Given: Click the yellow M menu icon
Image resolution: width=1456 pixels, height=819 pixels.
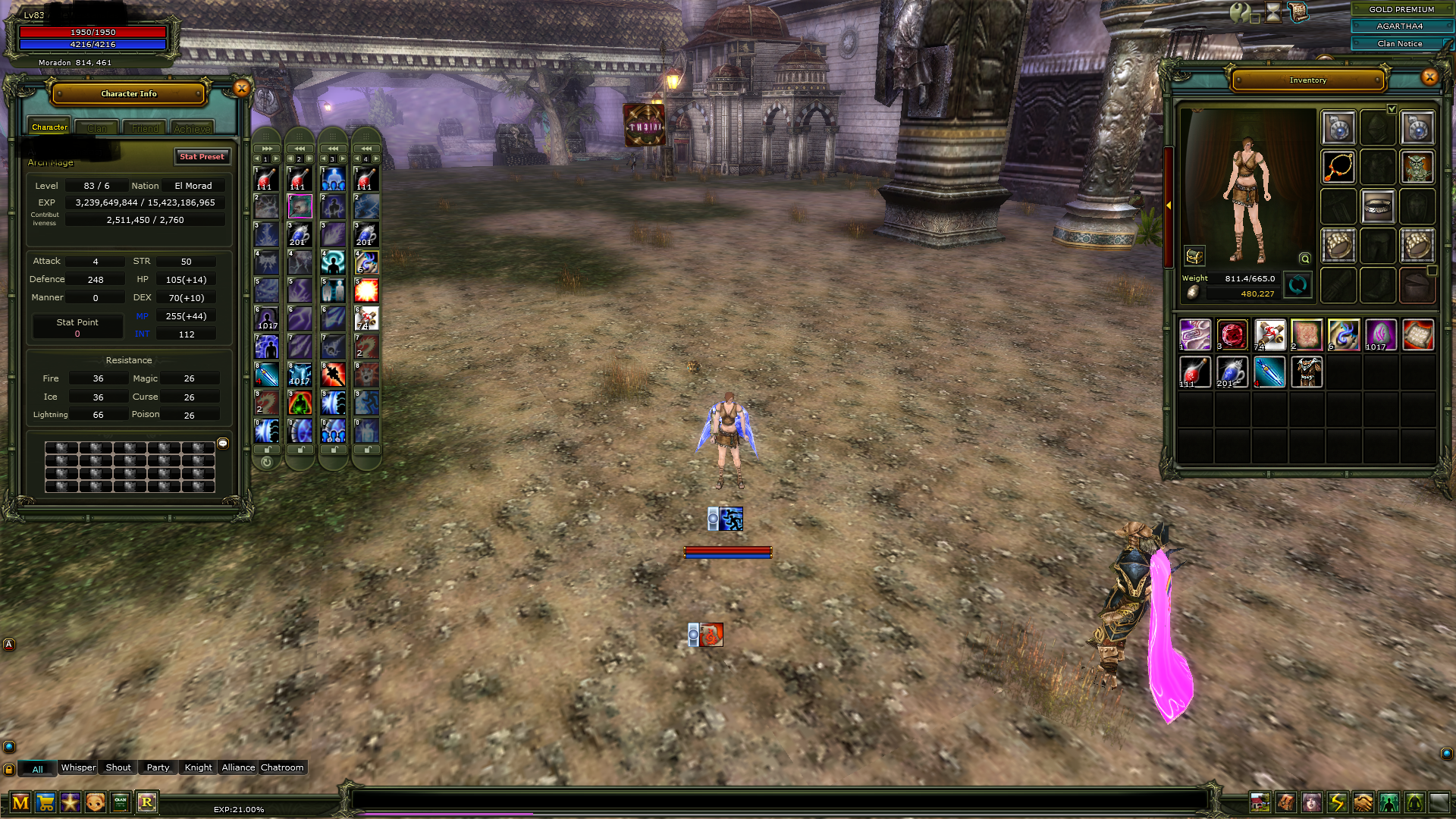Looking at the screenshot, I should click(20, 802).
